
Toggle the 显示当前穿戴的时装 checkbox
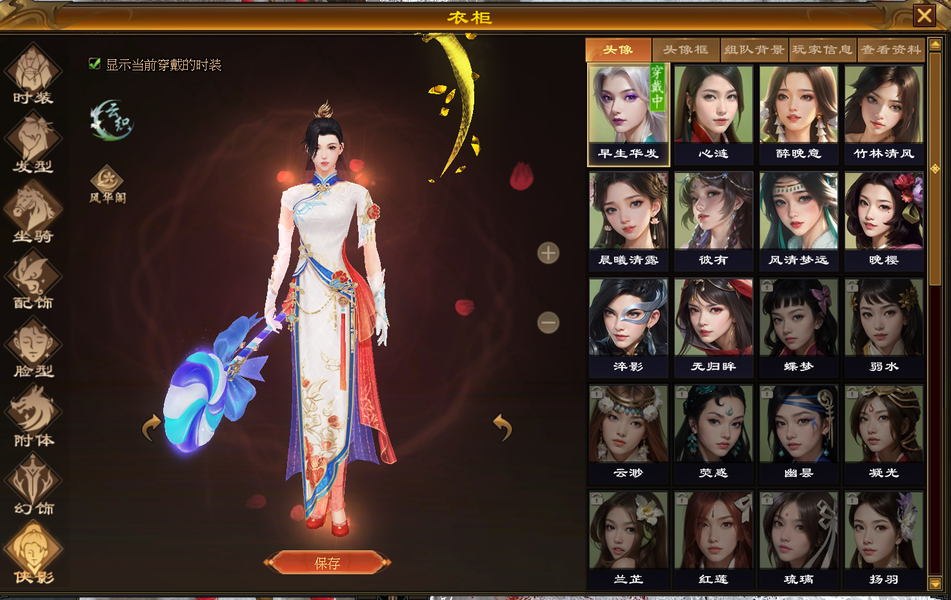pos(95,64)
